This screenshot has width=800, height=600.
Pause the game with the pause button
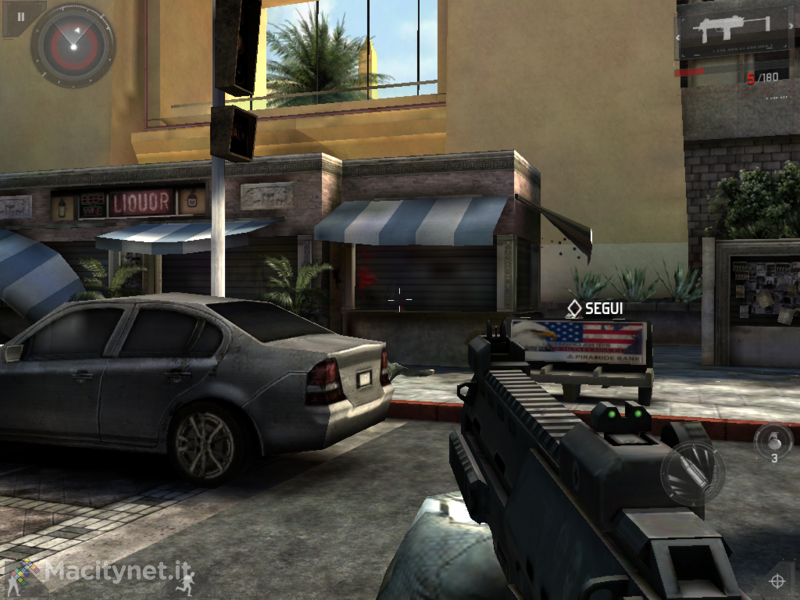[20, 16]
